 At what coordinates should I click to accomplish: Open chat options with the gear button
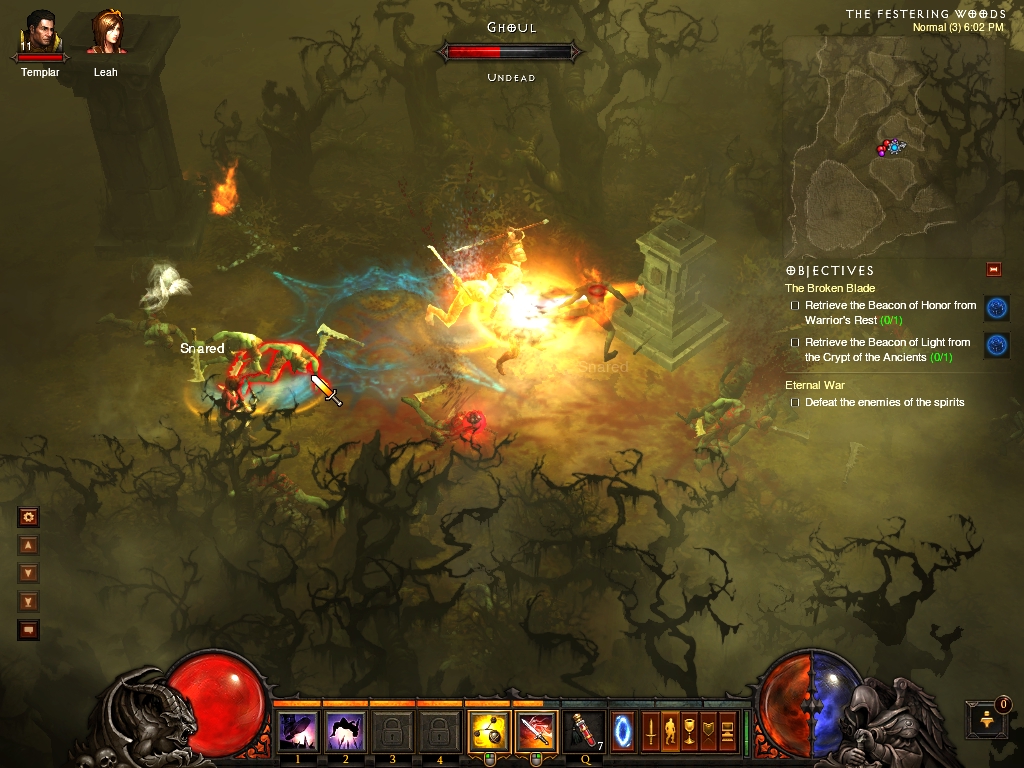pyautogui.click(x=28, y=517)
